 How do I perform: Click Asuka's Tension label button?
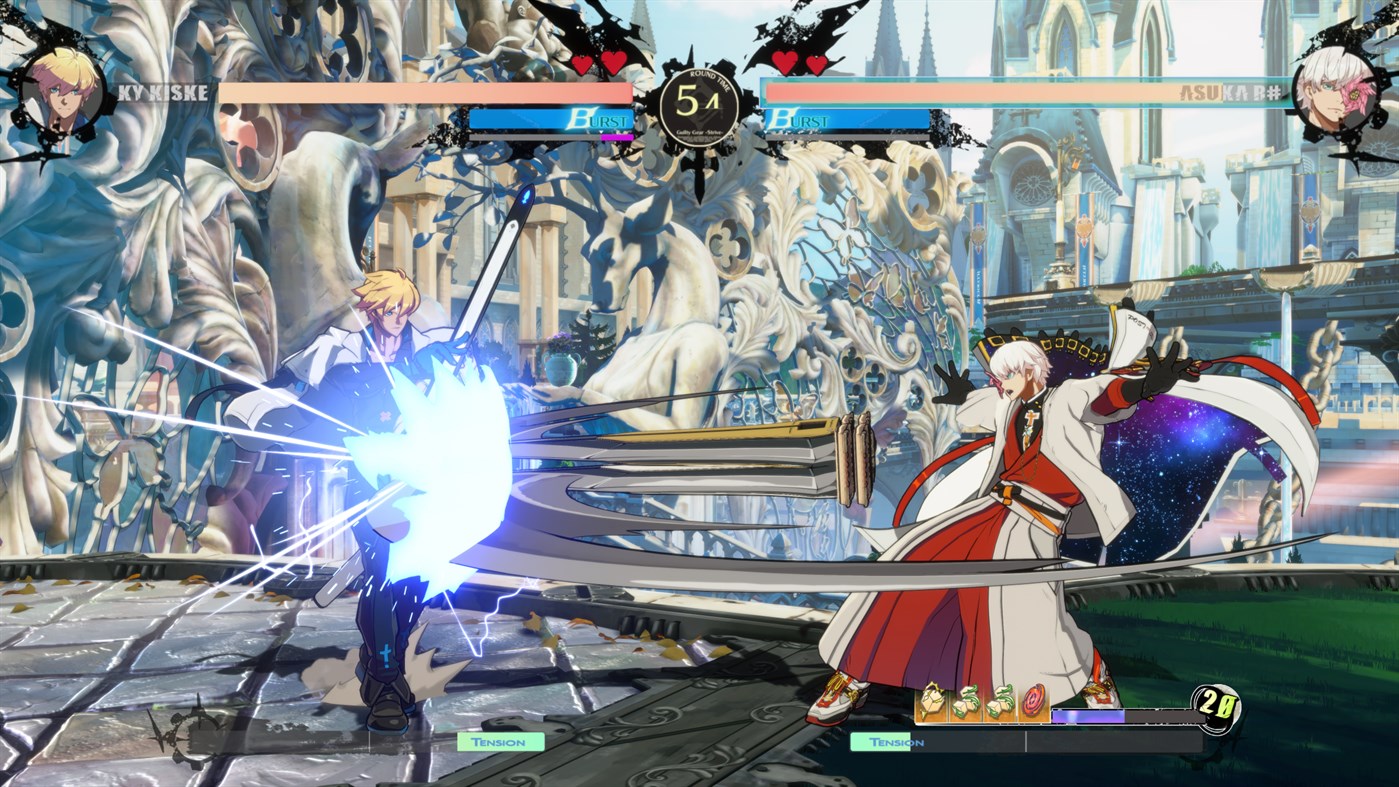(897, 741)
